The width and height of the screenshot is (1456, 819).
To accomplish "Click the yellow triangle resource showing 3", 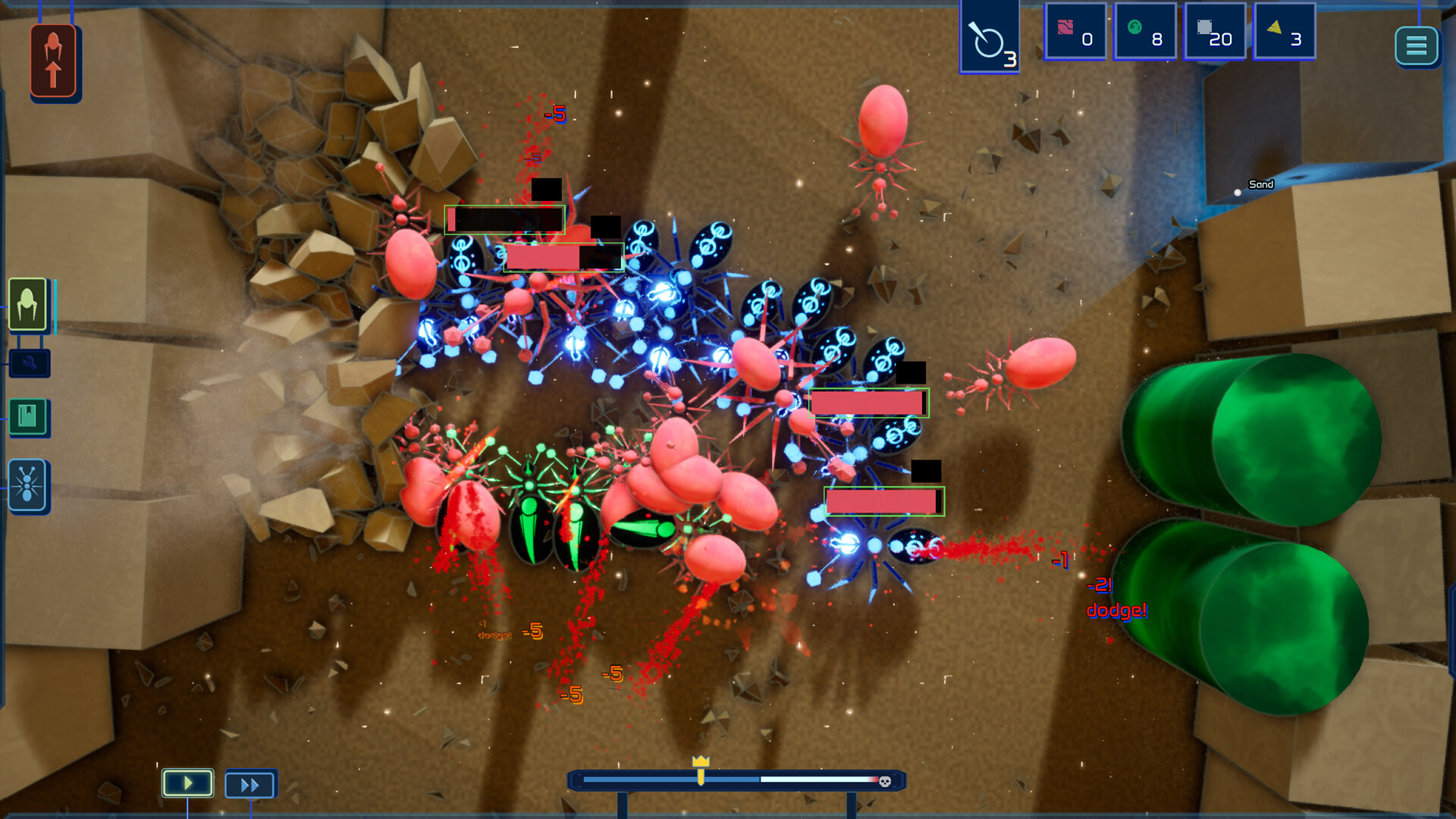I will [1282, 31].
